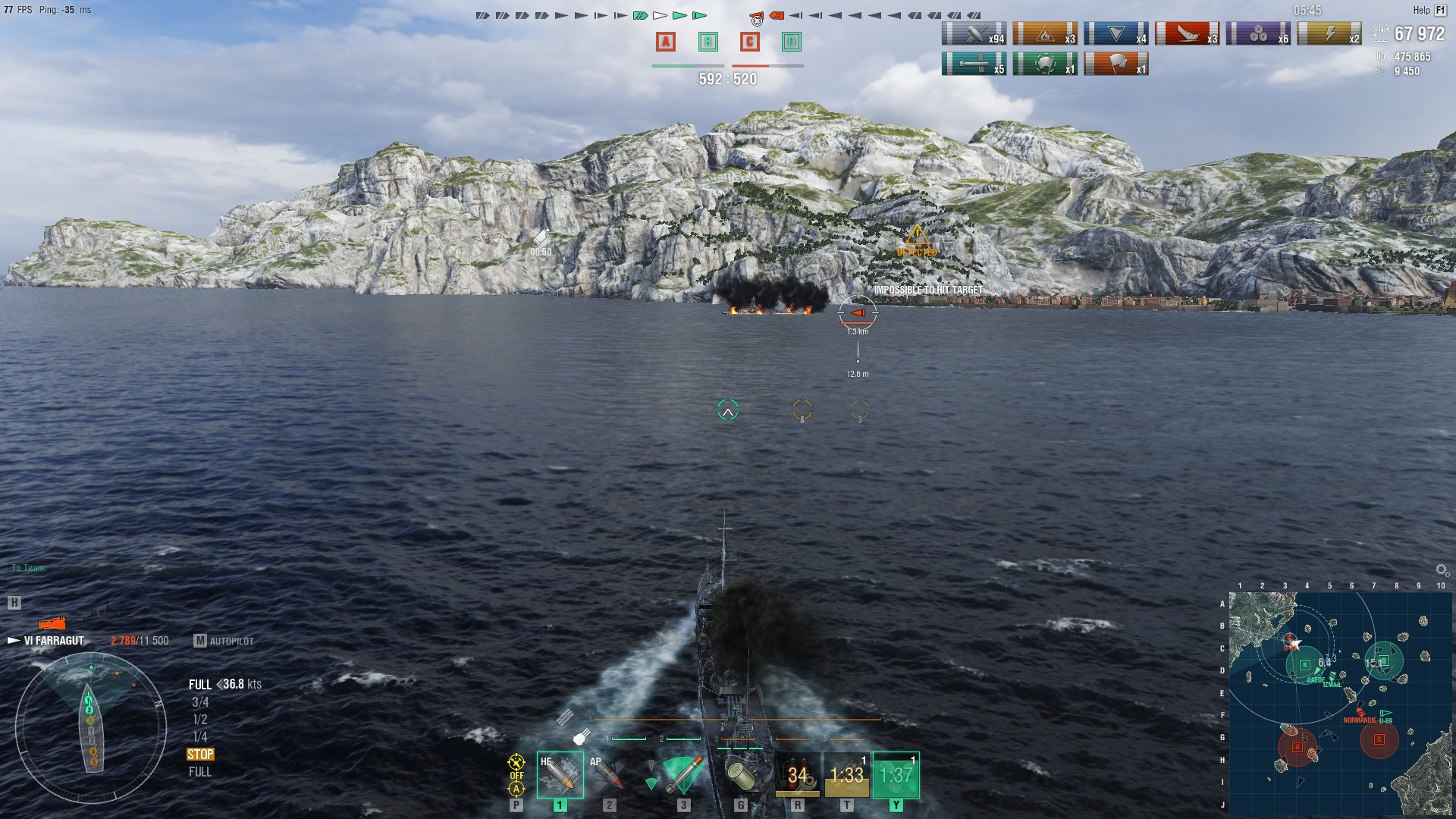Click the red ship destroyed ribbon
The width and height of the screenshot is (1456, 819).
[1187, 34]
